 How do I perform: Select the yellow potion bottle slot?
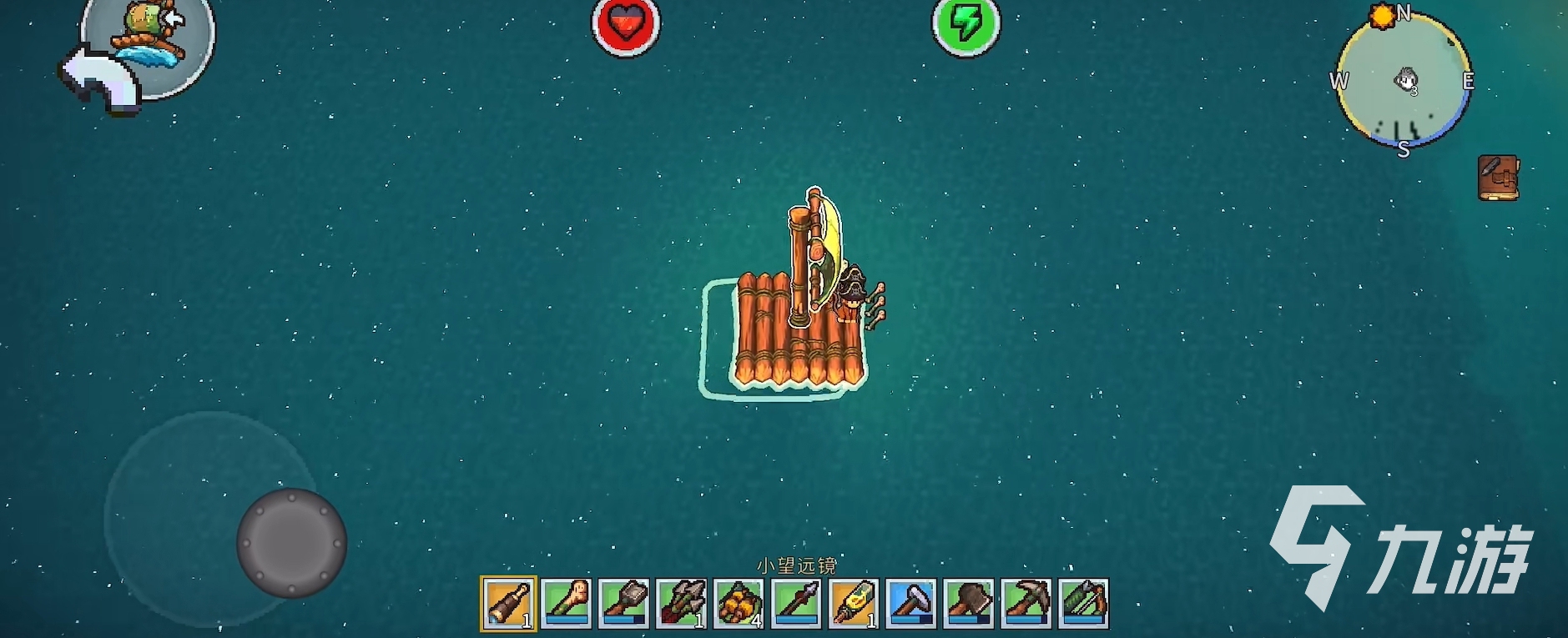(x=855, y=603)
